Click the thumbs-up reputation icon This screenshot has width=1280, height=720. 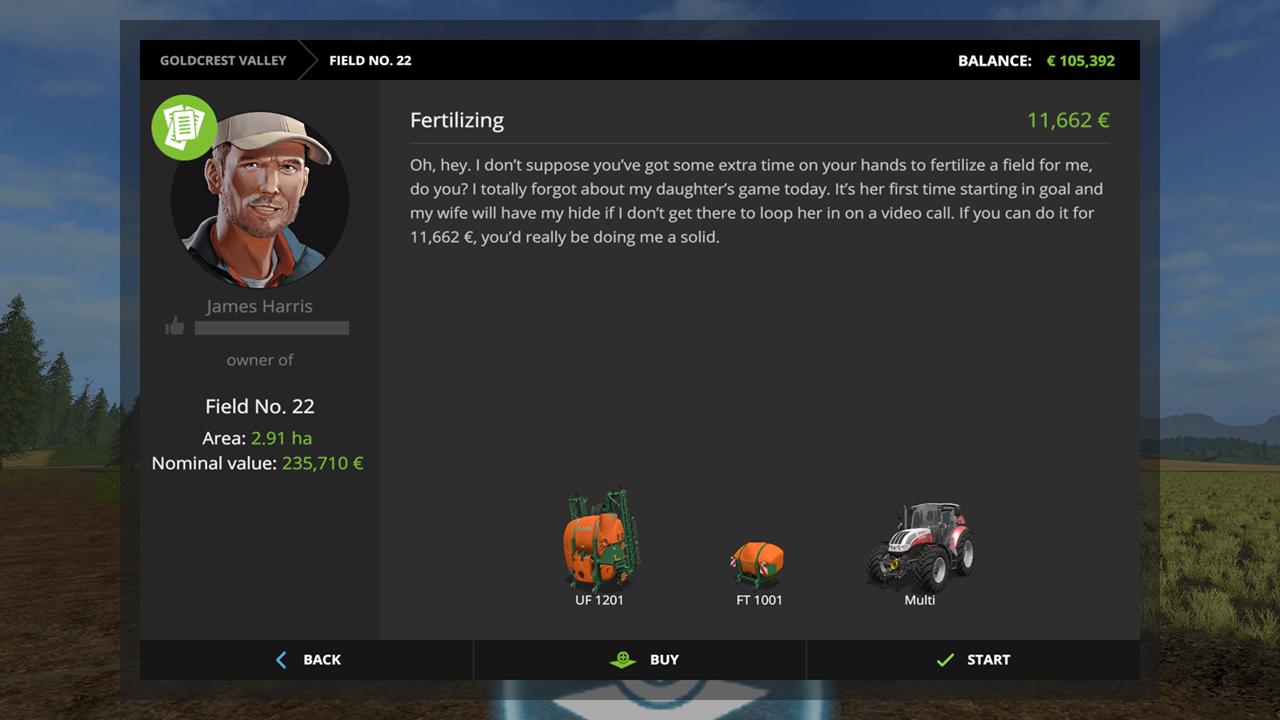(176, 326)
